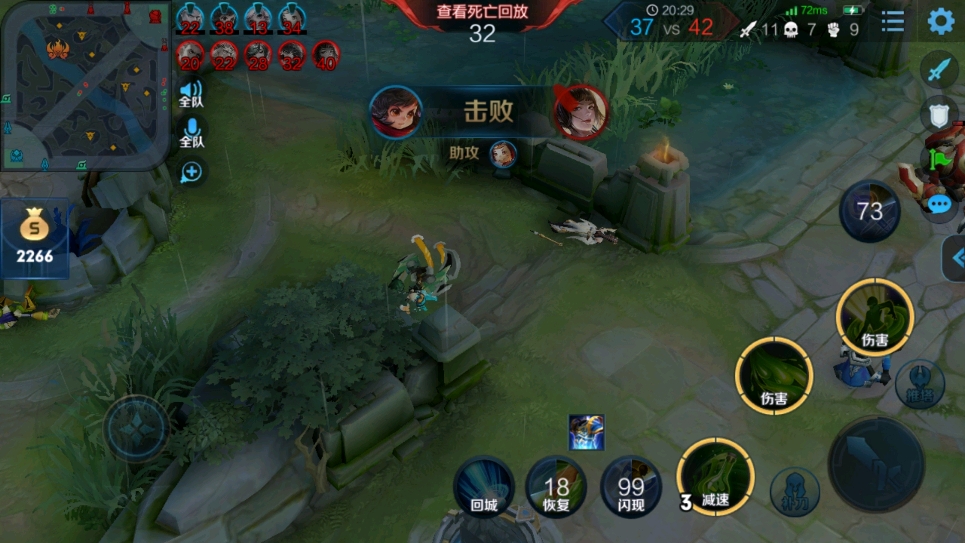This screenshot has height=543, width=965.
Task: Tap the green flag gather signal
Action: (x=938, y=160)
